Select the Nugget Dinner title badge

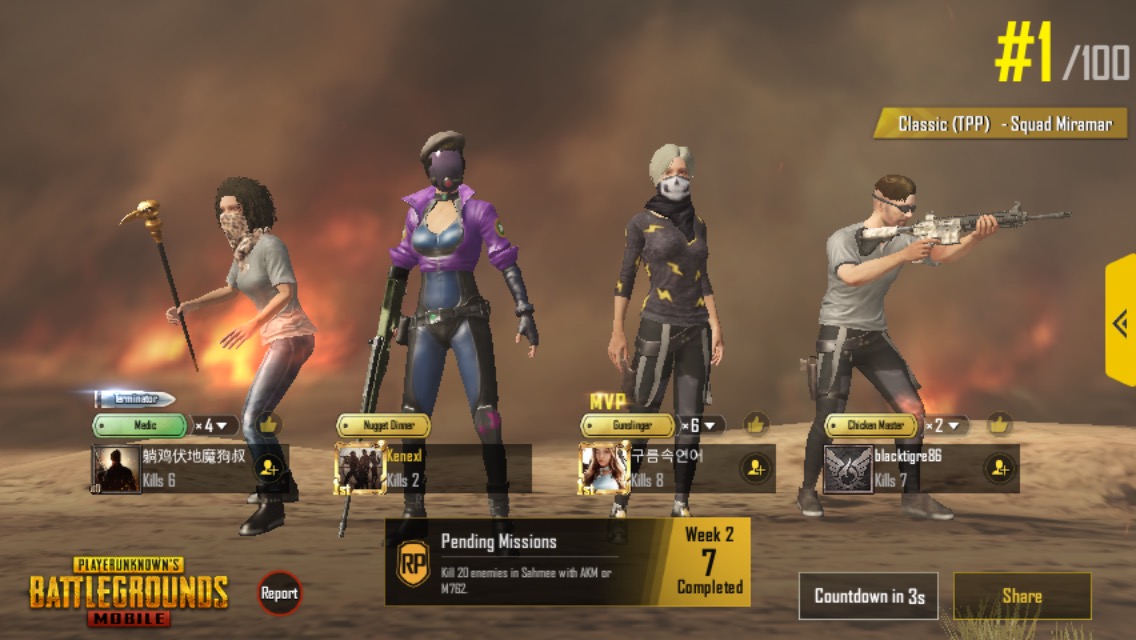pyautogui.click(x=383, y=425)
